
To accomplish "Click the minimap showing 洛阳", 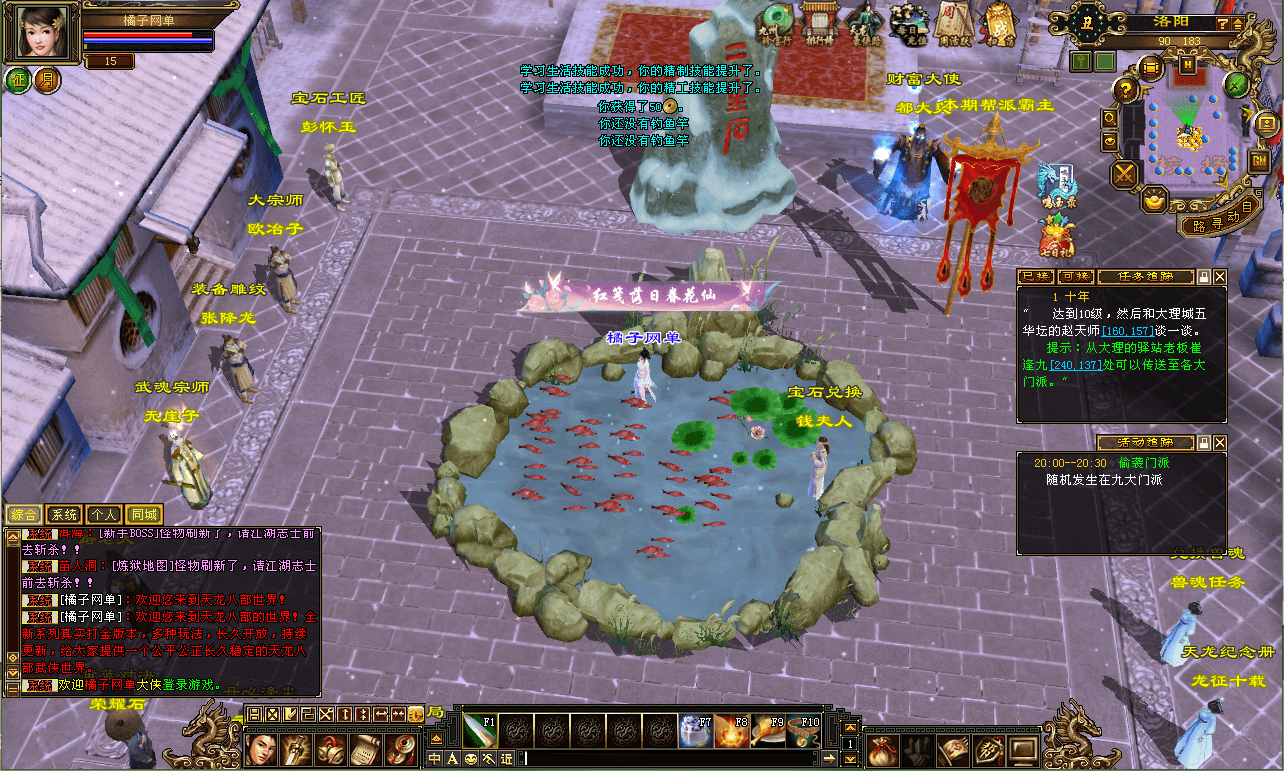I will (x=1186, y=130).
